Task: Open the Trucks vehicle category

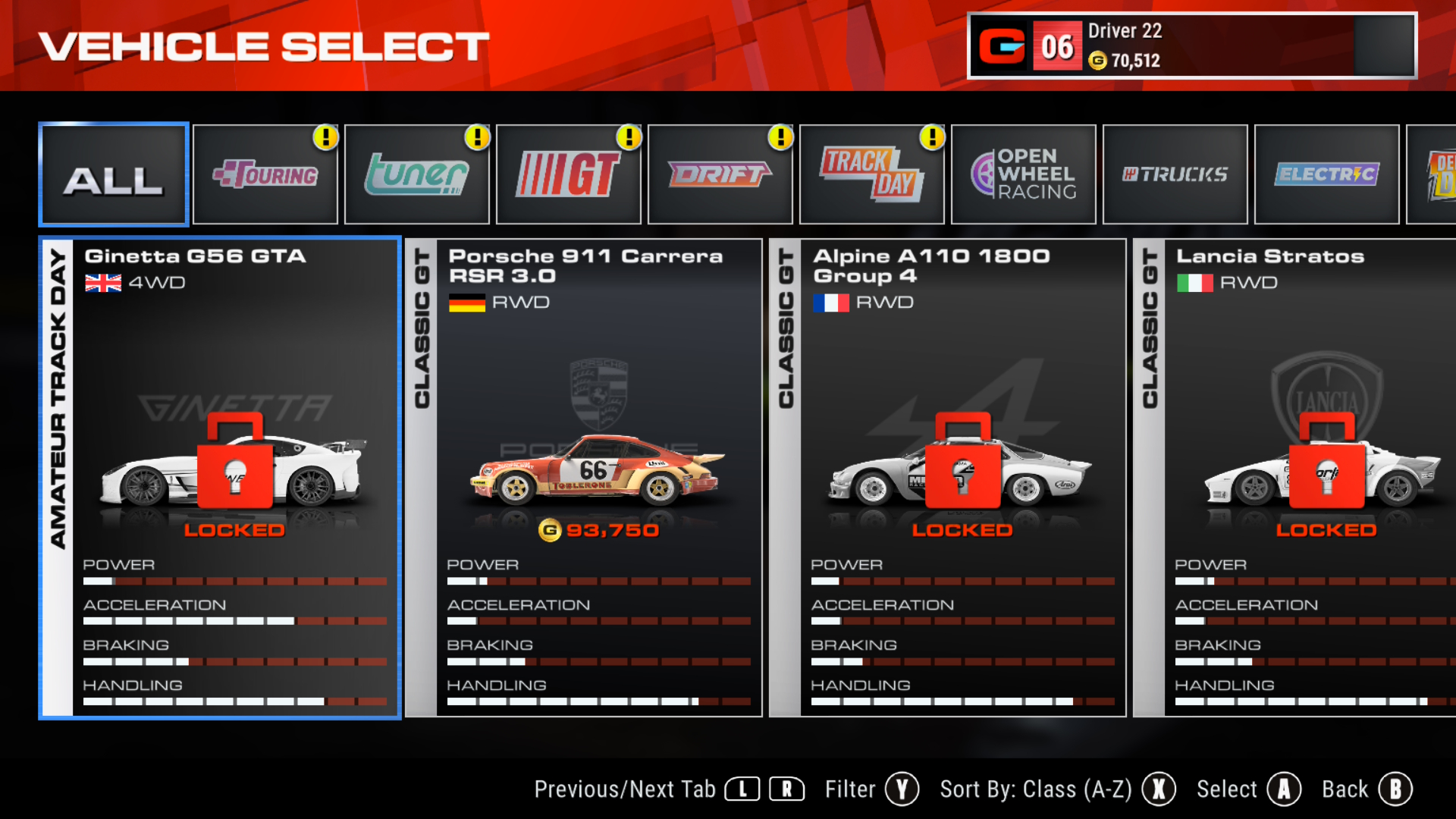Action: click(1175, 174)
